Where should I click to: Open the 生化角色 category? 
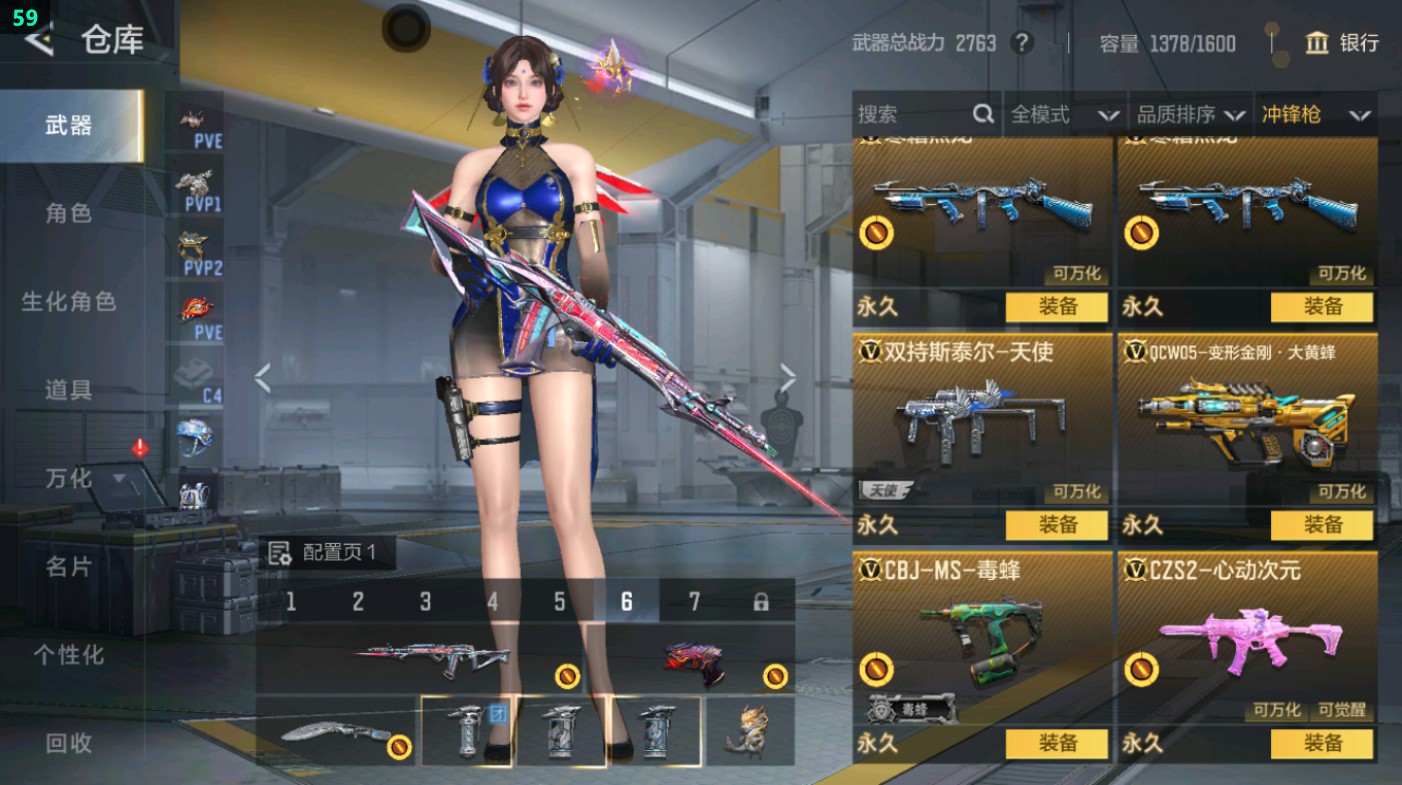[x=69, y=301]
